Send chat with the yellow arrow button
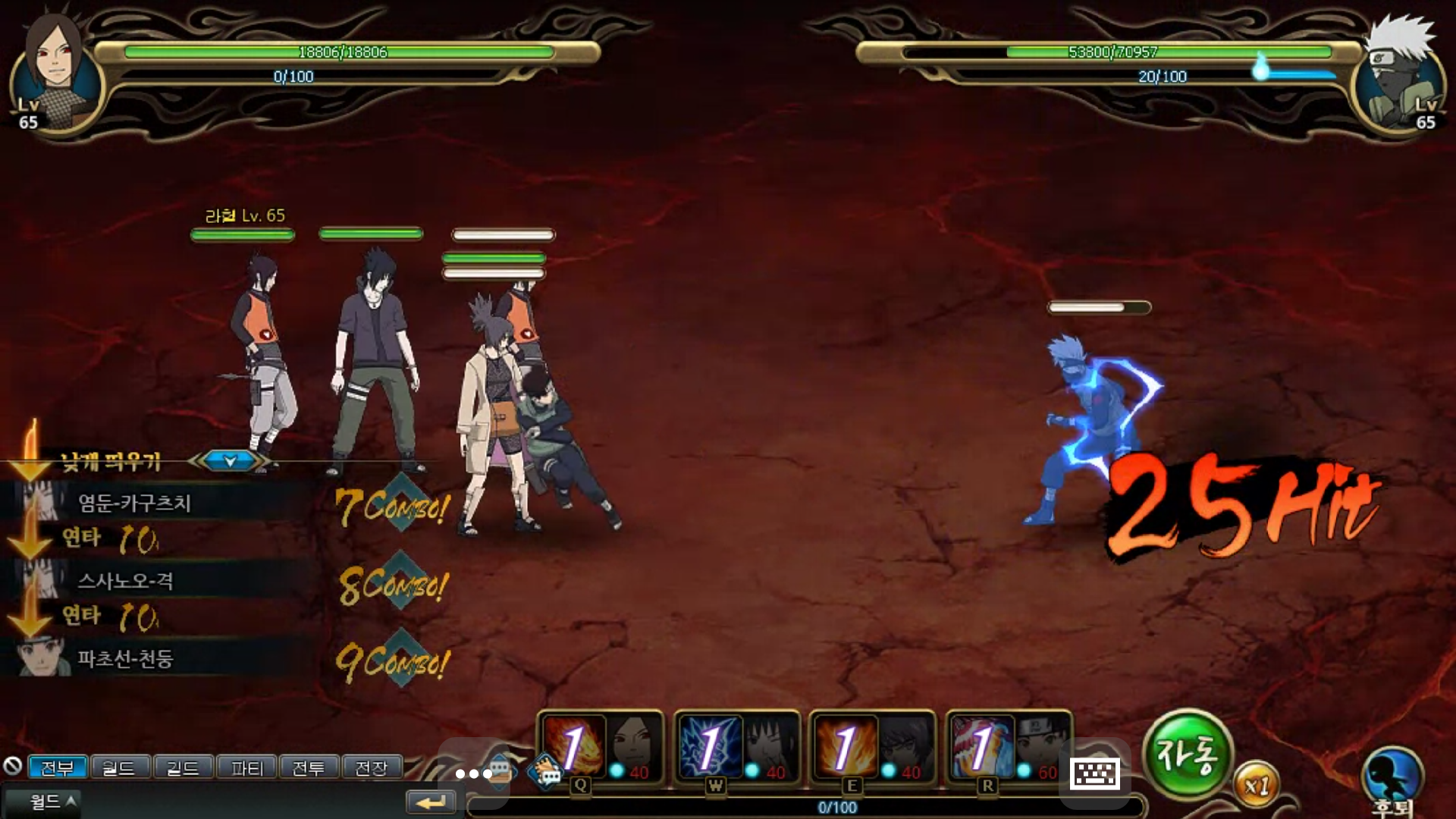 point(431,802)
